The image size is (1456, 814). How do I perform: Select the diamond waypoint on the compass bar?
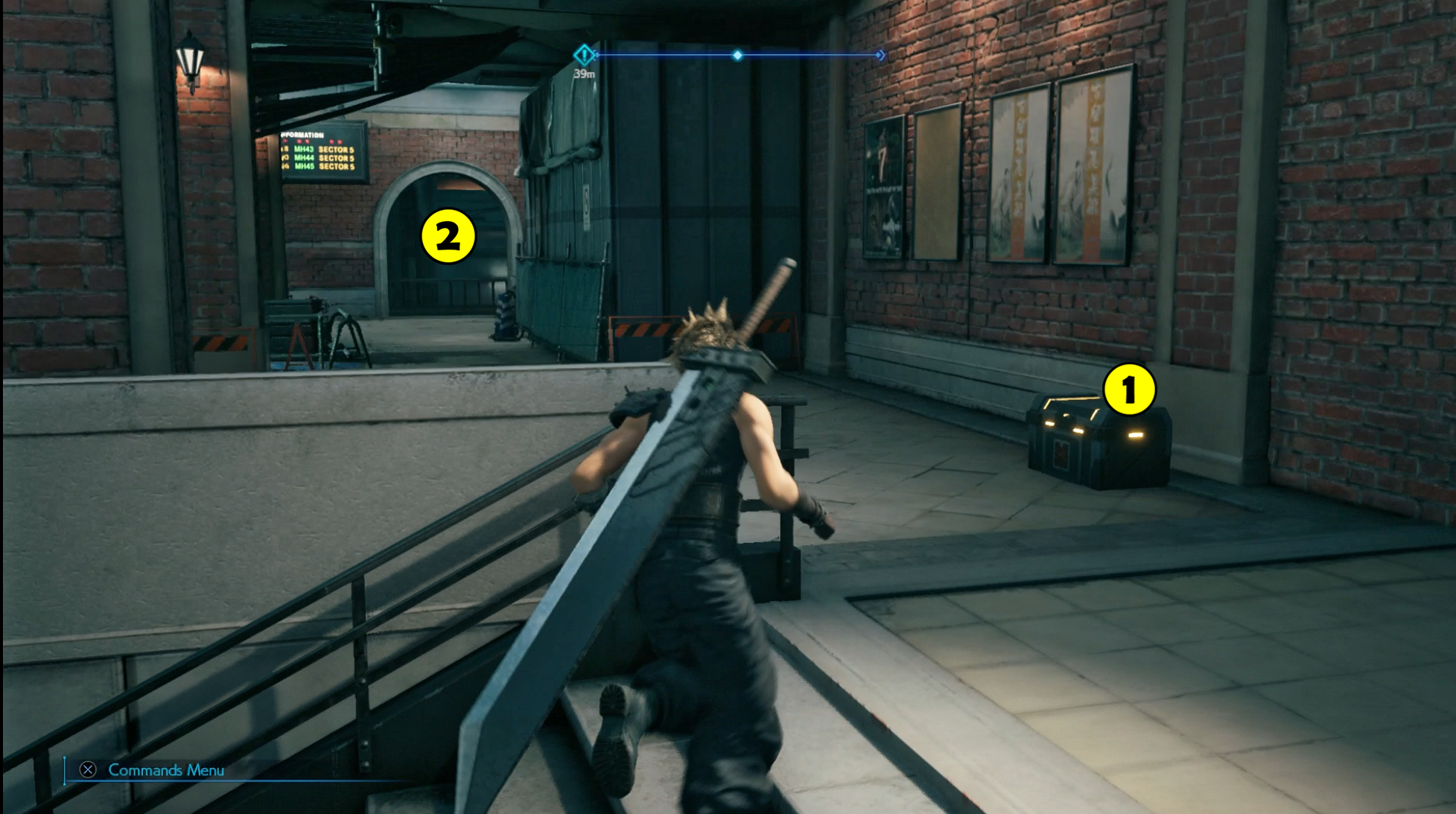pyautogui.click(x=737, y=54)
